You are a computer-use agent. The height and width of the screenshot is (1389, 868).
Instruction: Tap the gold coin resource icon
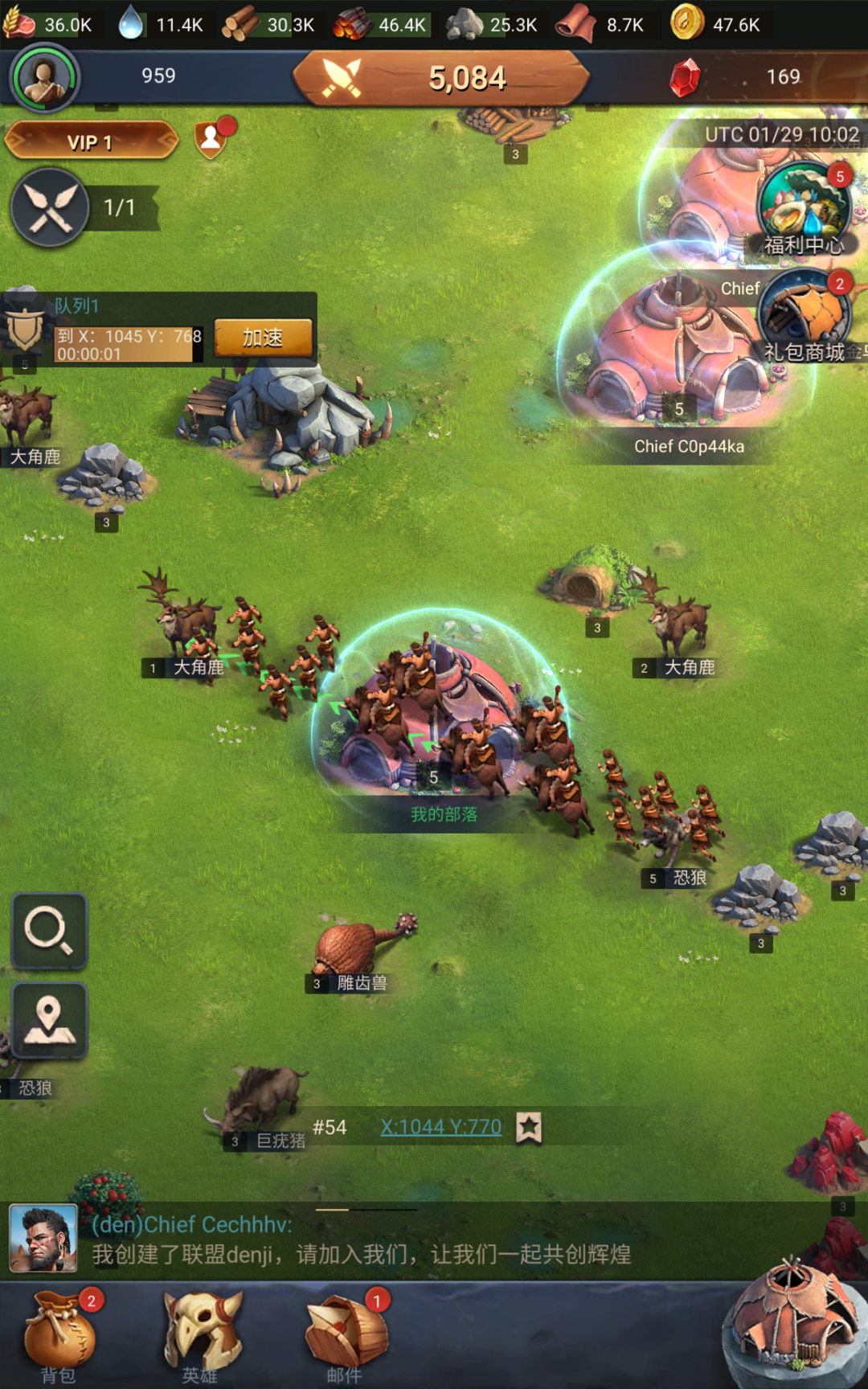(687, 23)
